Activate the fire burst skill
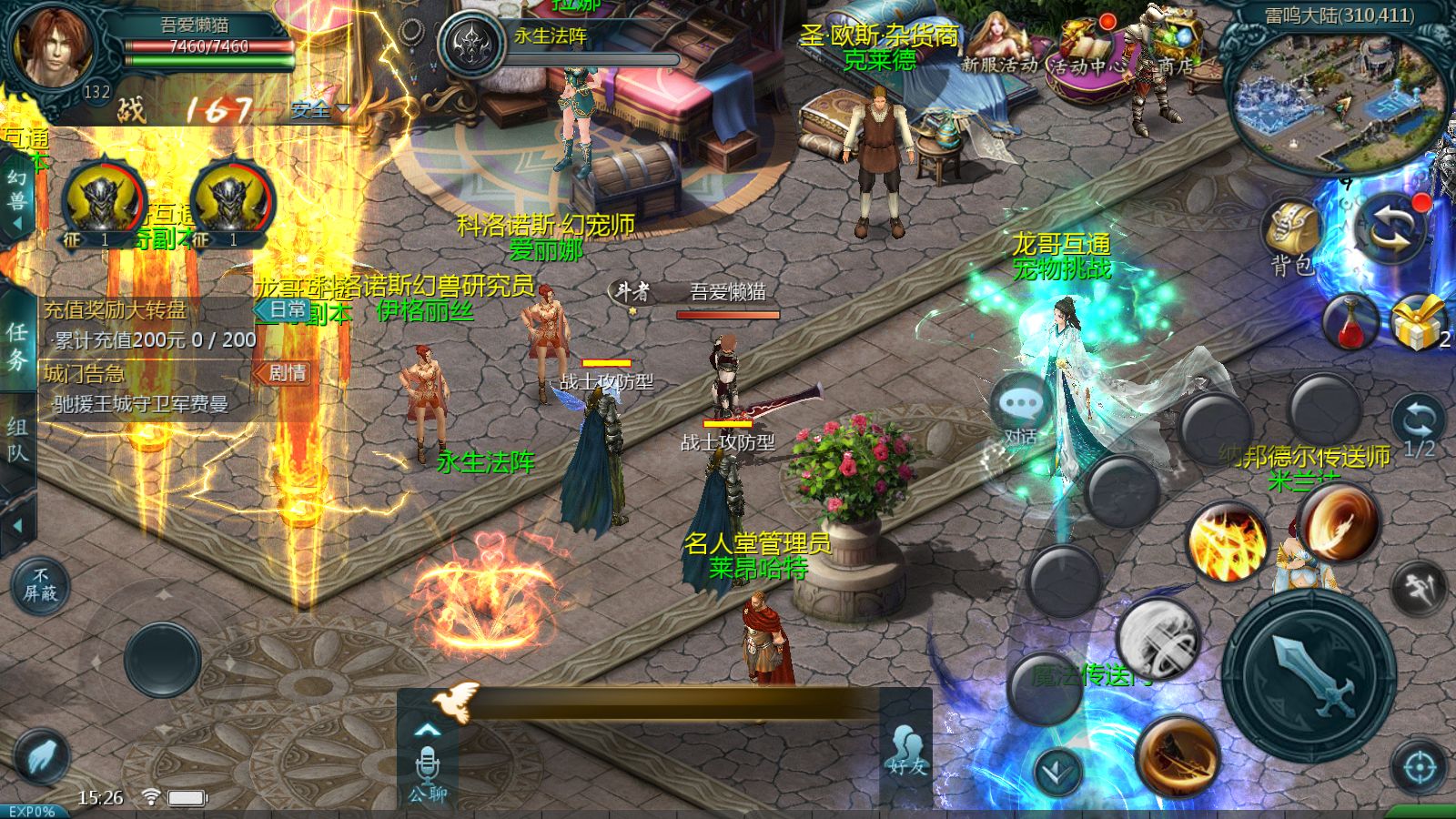This screenshot has height=819, width=1456. coord(1228,541)
